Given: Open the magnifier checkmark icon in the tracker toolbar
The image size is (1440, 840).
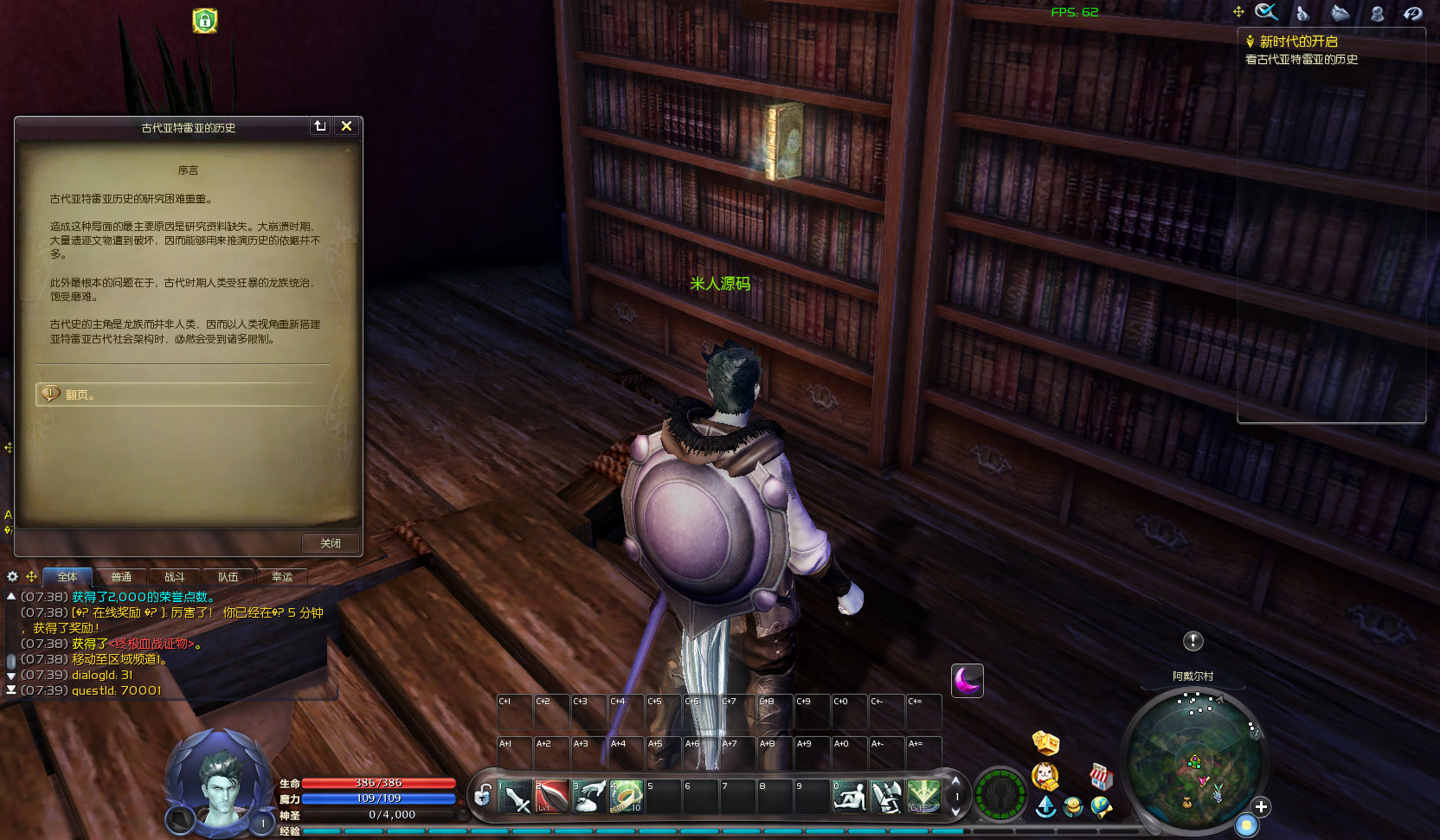Looking at the screenshot, I should tap(1266, 12).
